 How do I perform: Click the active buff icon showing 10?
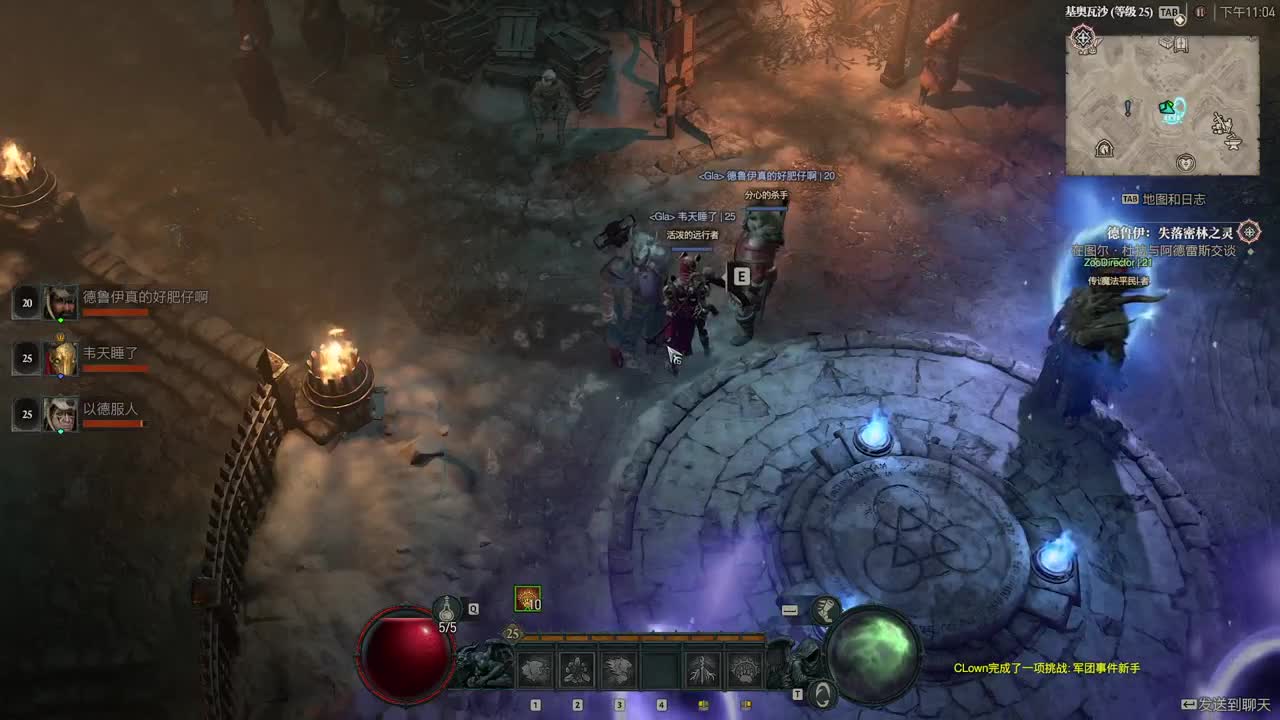click(x=527, y=598)
